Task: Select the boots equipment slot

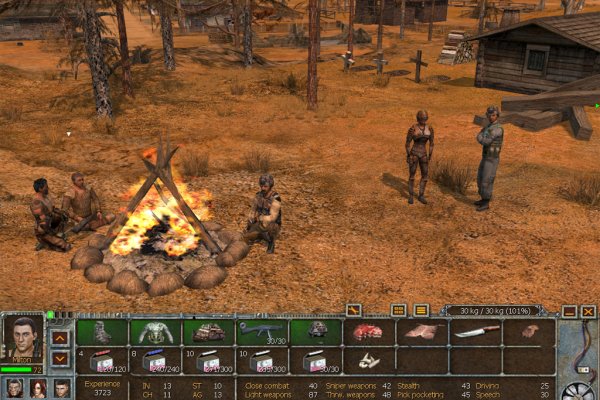Action: pyautogui.click(x=101, y=332)
